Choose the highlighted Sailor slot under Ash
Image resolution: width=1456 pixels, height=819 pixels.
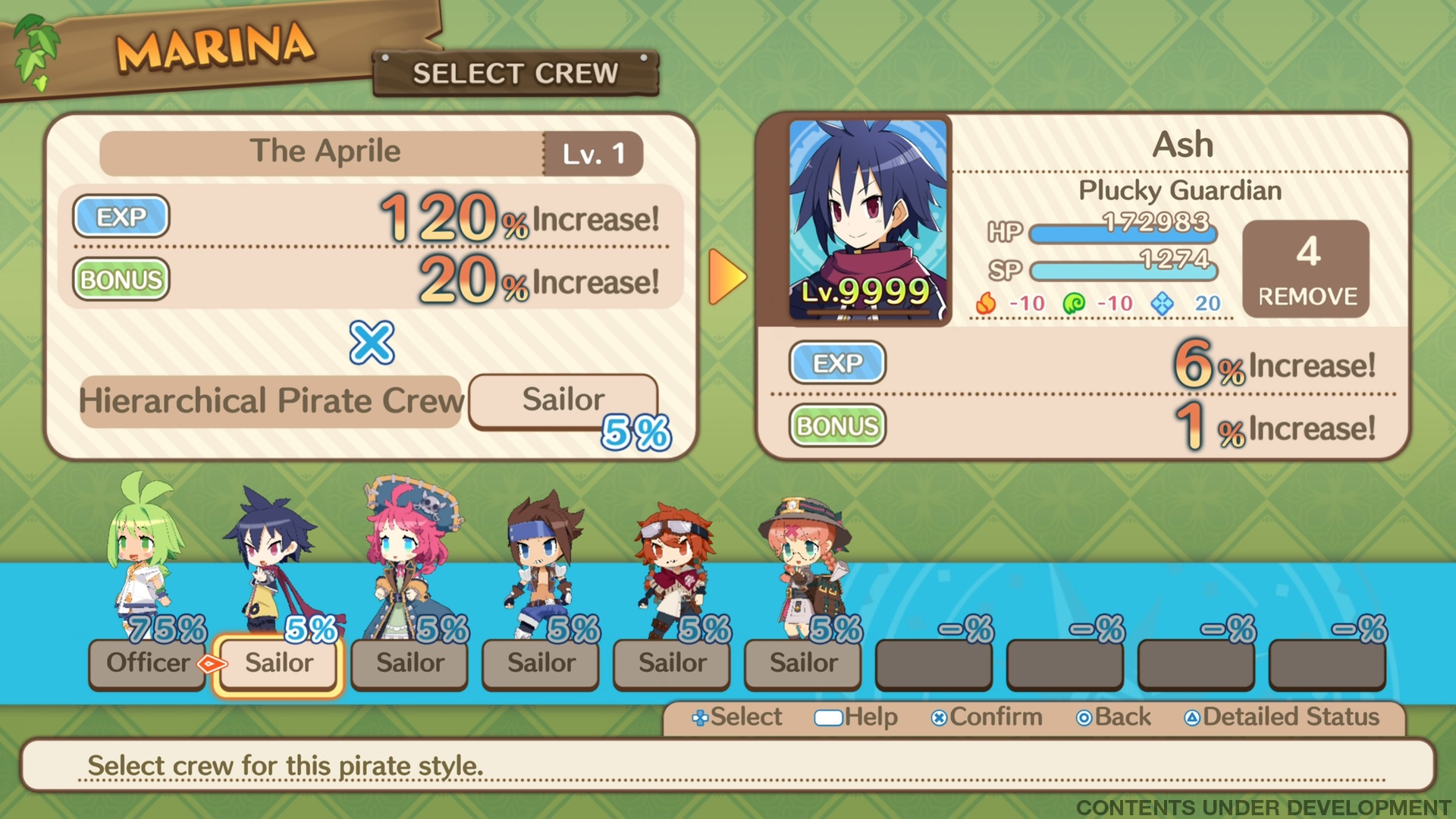[x=278, y=664]
